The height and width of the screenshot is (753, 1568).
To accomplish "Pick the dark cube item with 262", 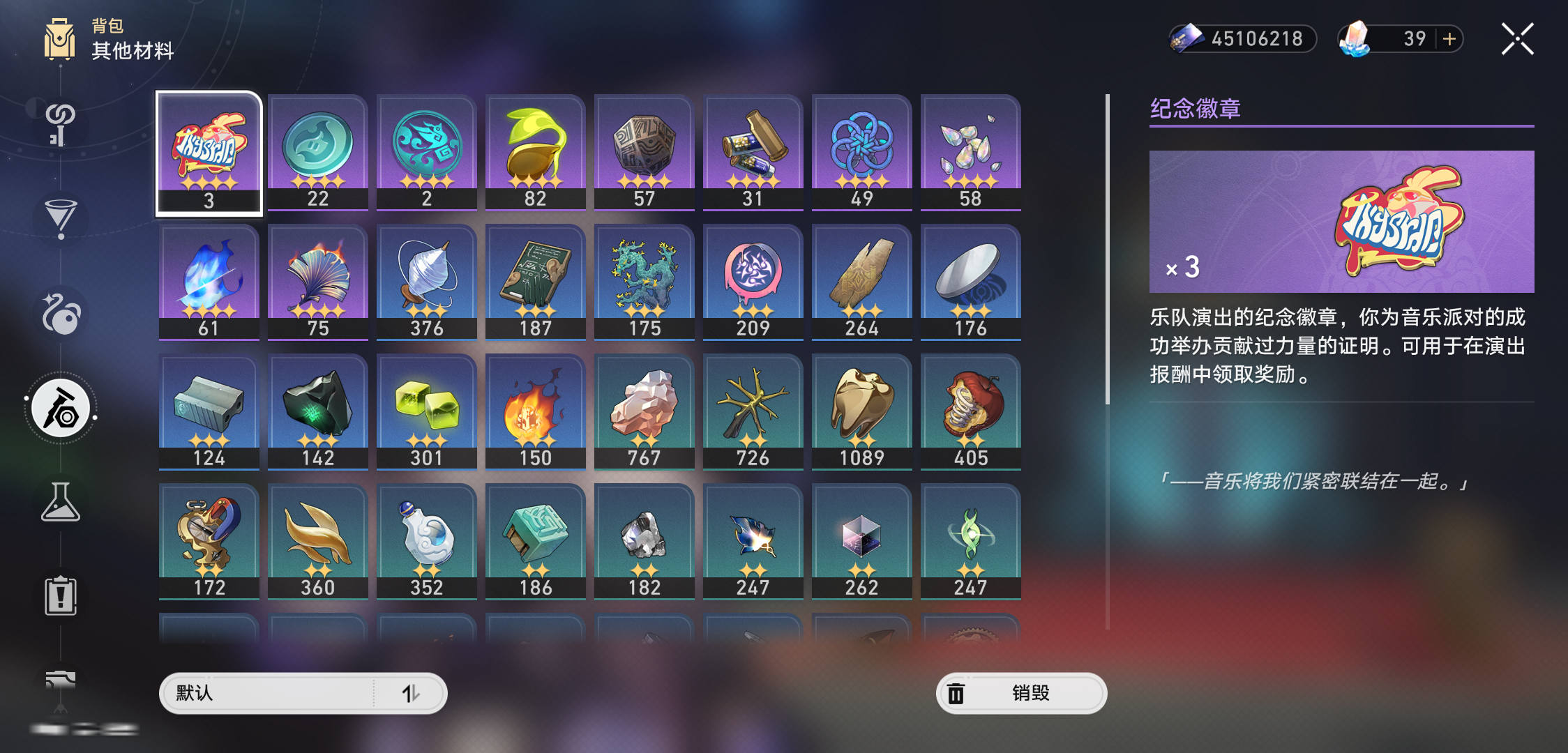I will coord(861,542).
